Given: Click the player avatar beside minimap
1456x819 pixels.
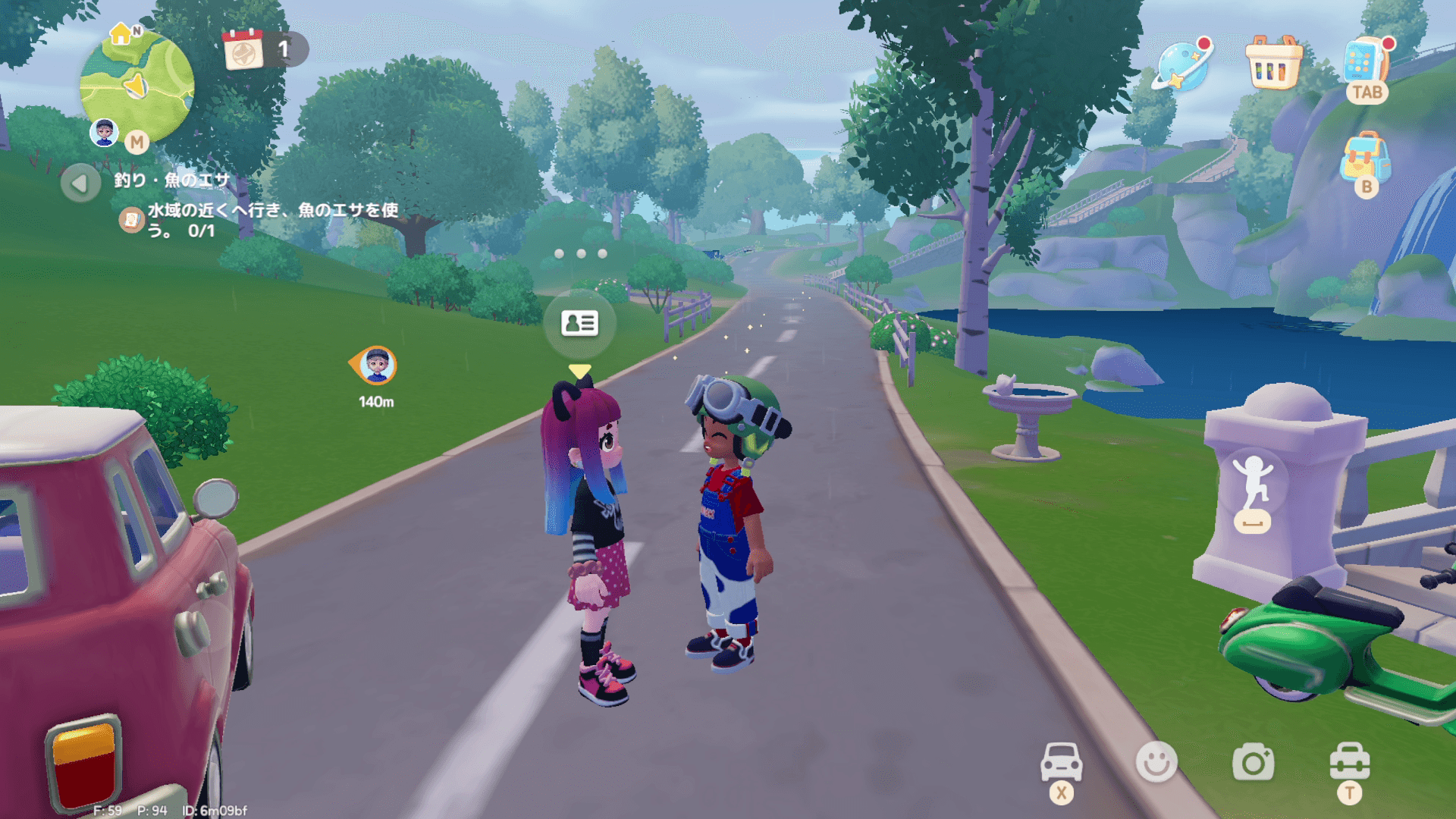Looking at the screenshot, I should pos(104,132).
